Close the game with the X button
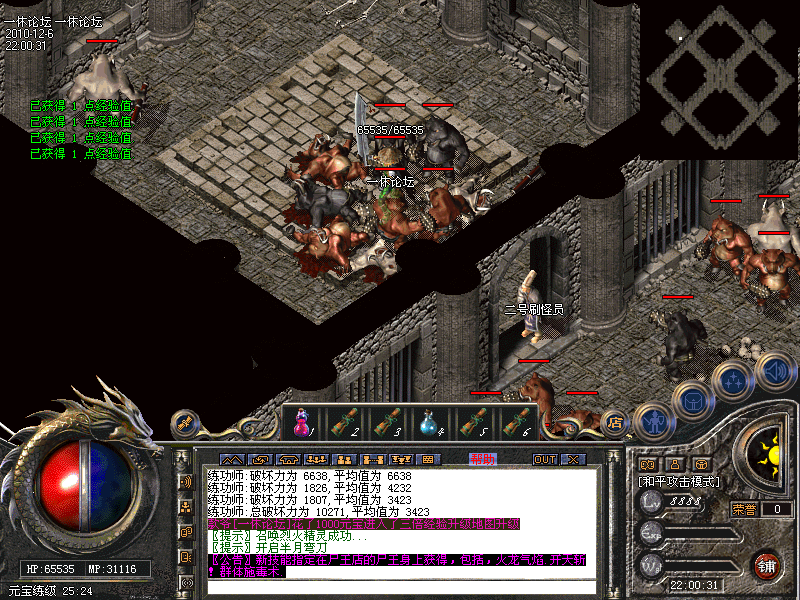The image size is (800, 600). click(x=573, y=459)
